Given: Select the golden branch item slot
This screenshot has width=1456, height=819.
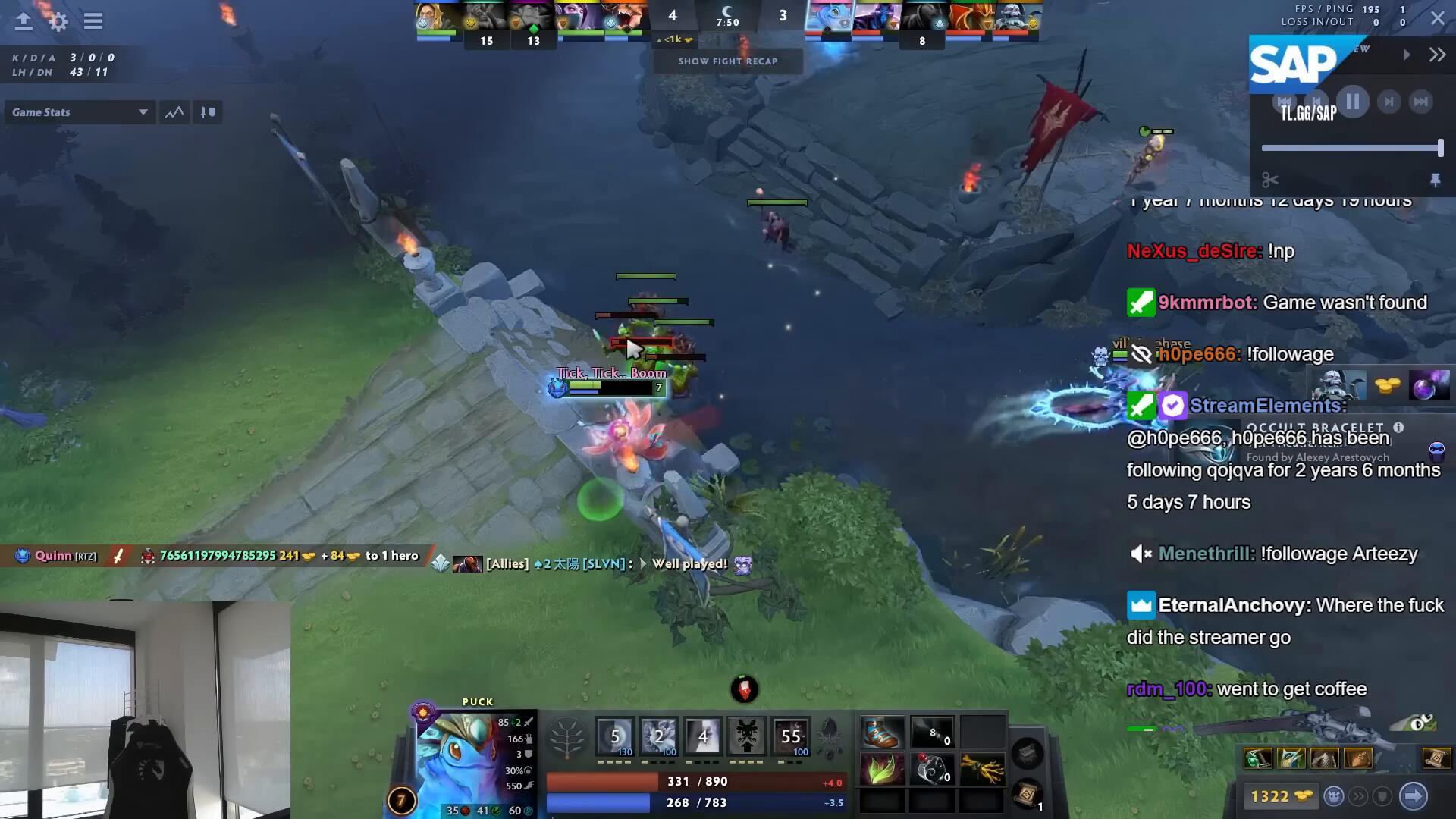Looking at the screenshot, I should point(982,770).
